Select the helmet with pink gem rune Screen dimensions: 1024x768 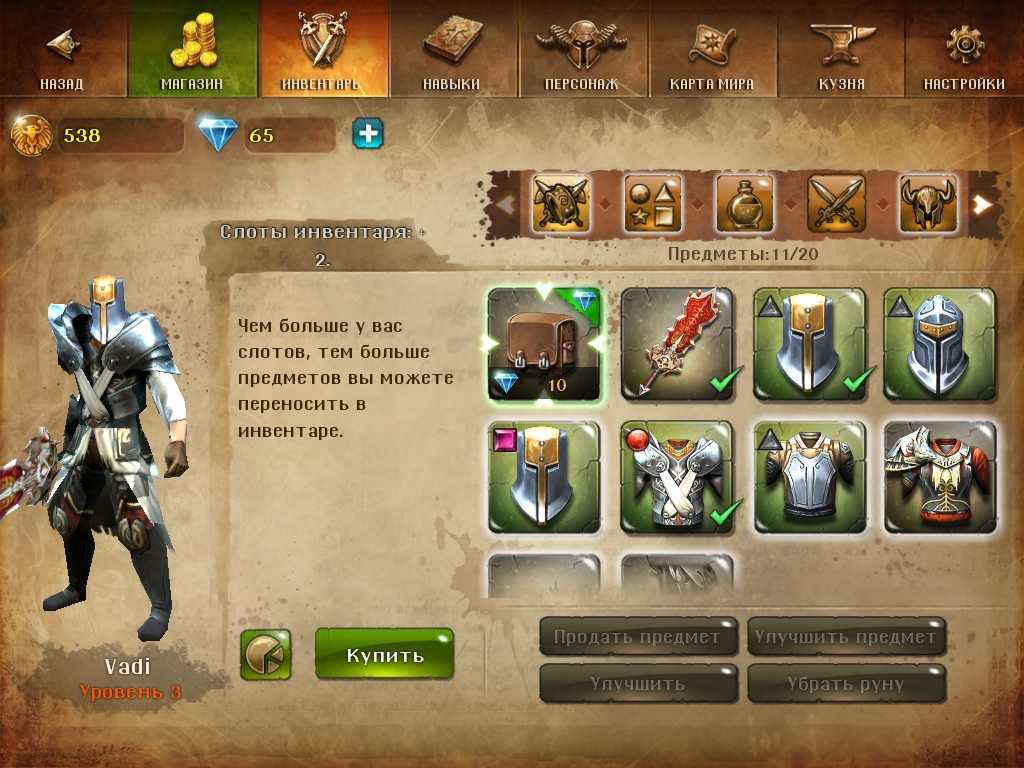[x=544, y=476]
